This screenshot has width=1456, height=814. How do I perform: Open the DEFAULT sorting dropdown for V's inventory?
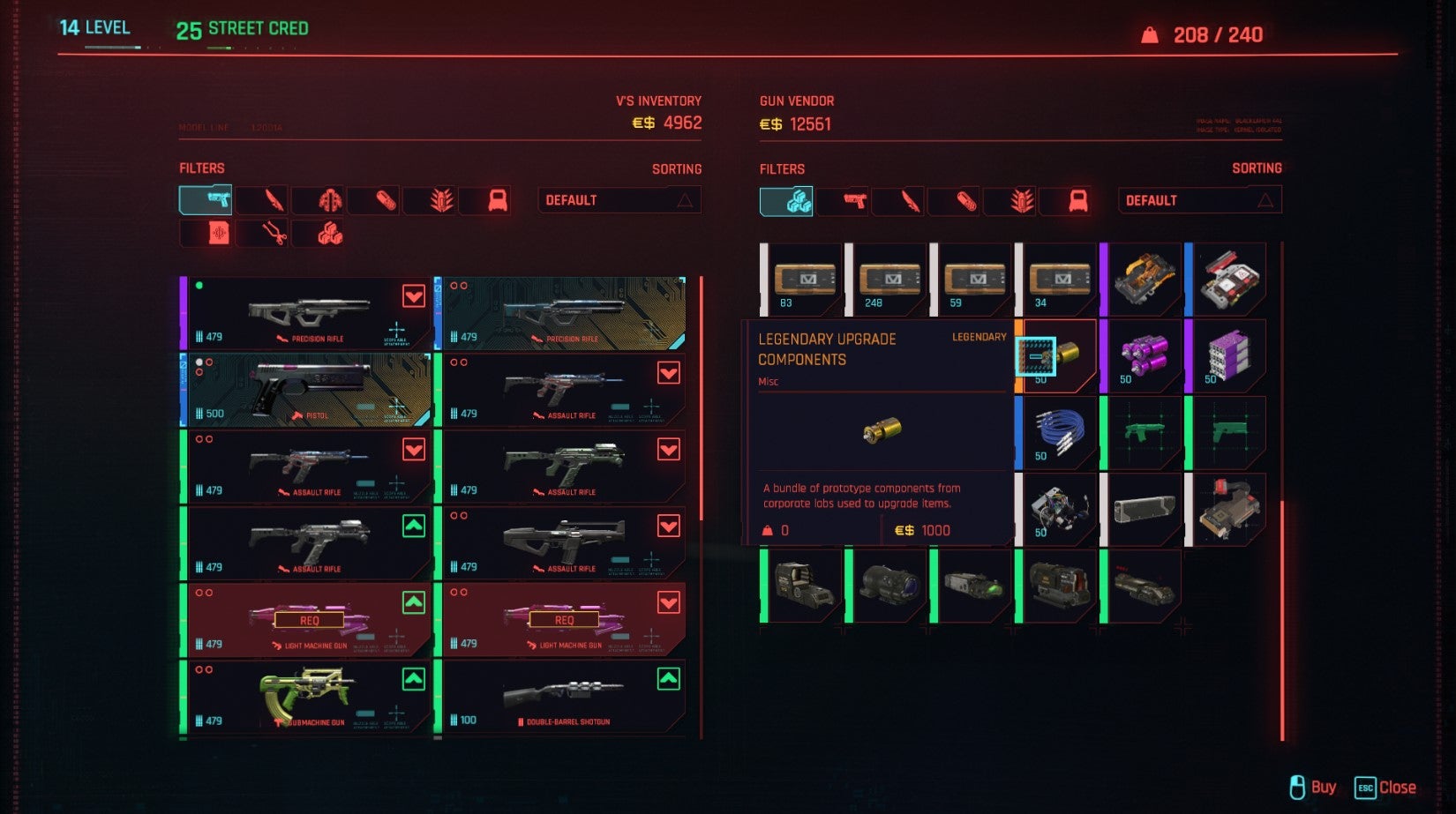(619, 200)
